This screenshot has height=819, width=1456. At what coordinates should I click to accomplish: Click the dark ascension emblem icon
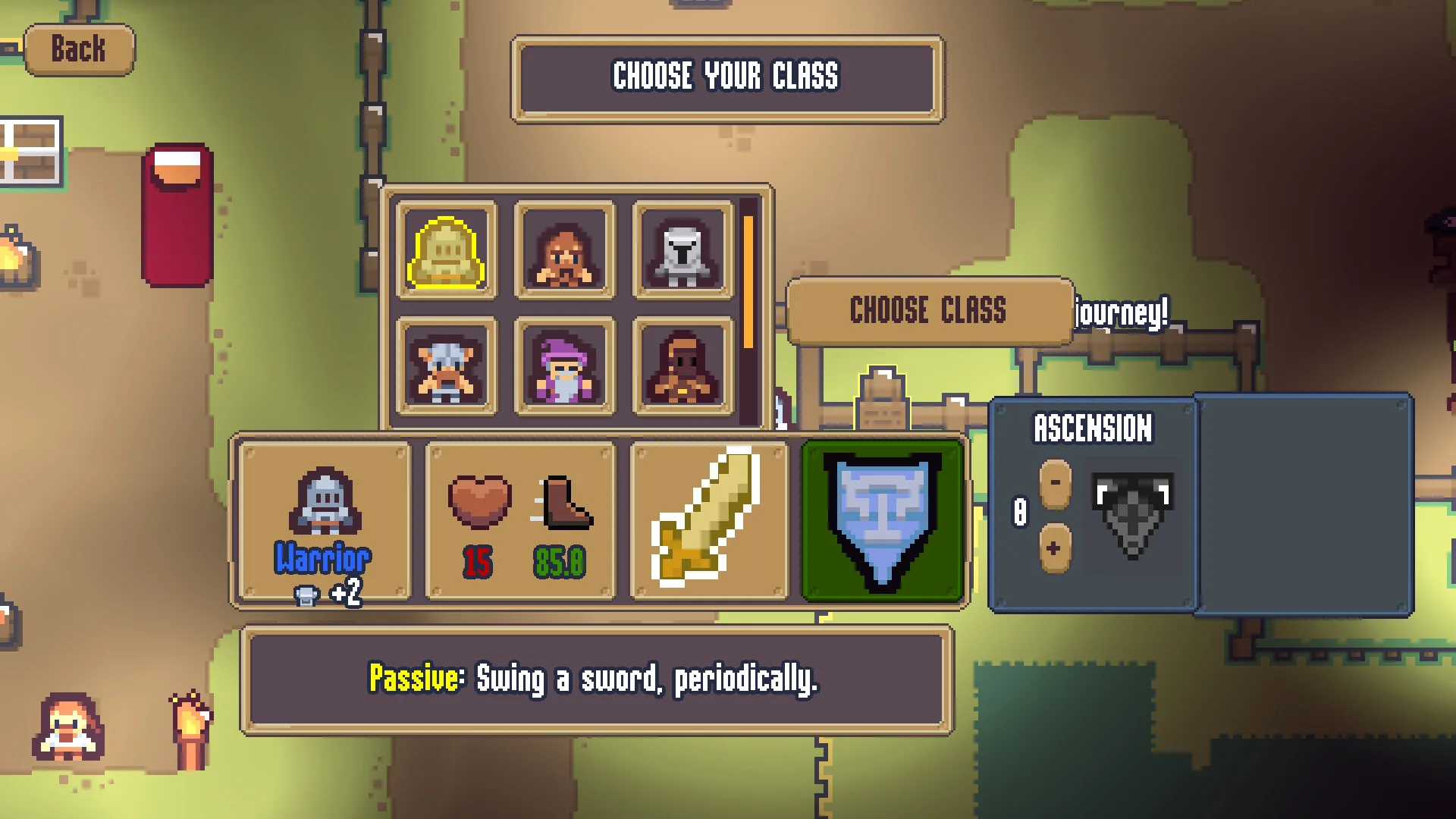[1132, 513]
